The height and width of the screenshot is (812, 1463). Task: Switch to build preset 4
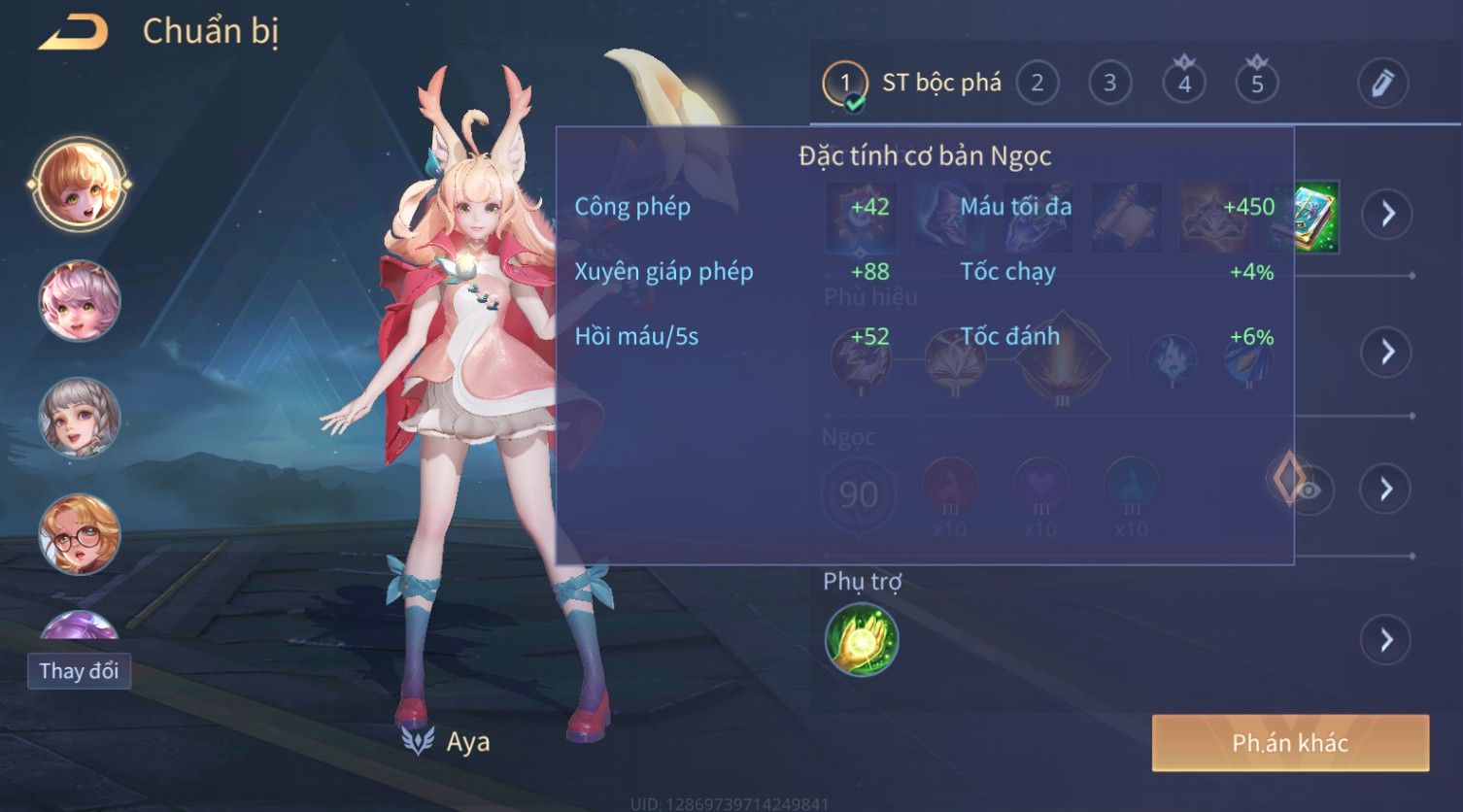coord(1183,84)
